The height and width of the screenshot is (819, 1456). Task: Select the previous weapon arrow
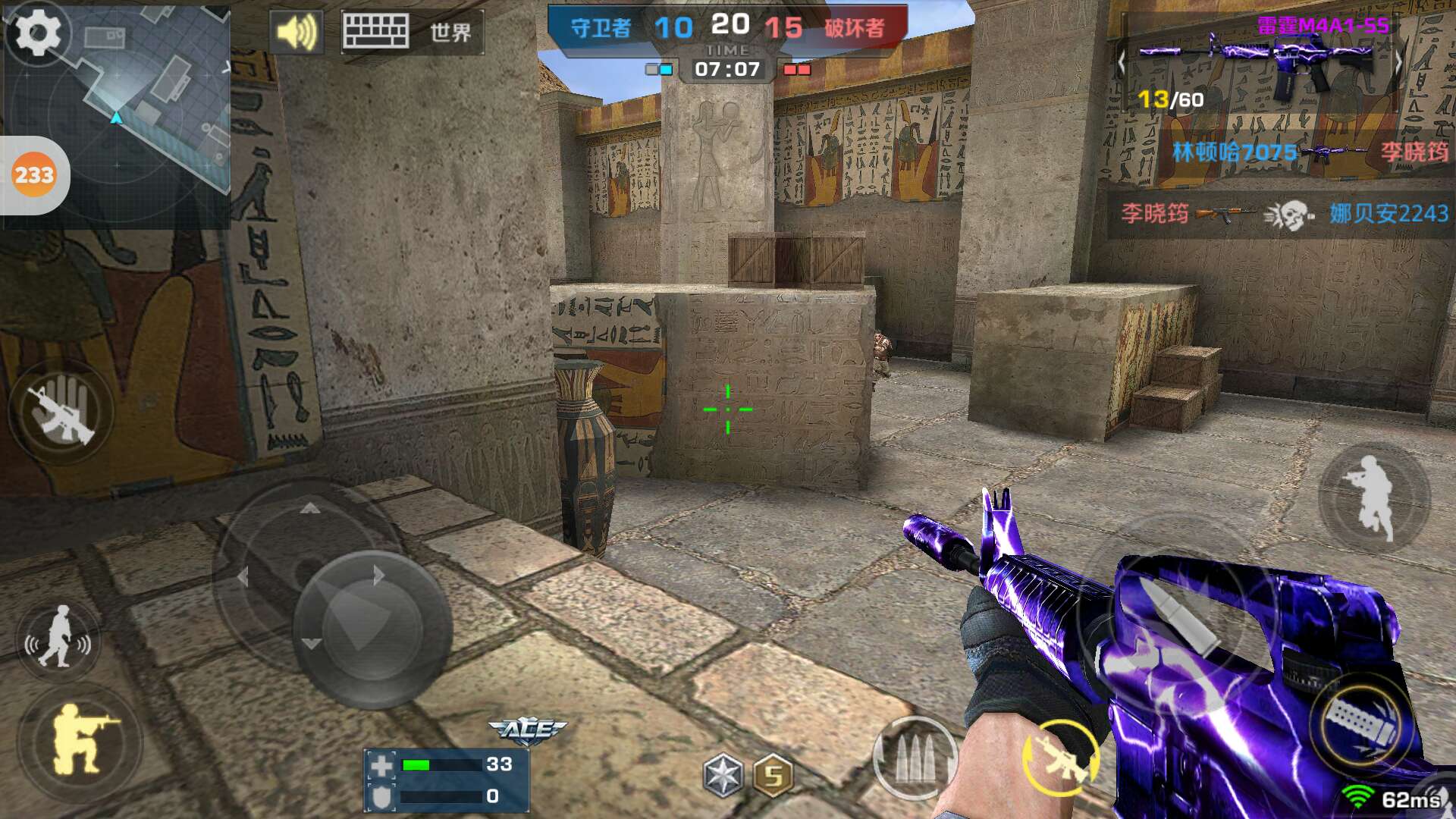click(x=1122, y=64)
